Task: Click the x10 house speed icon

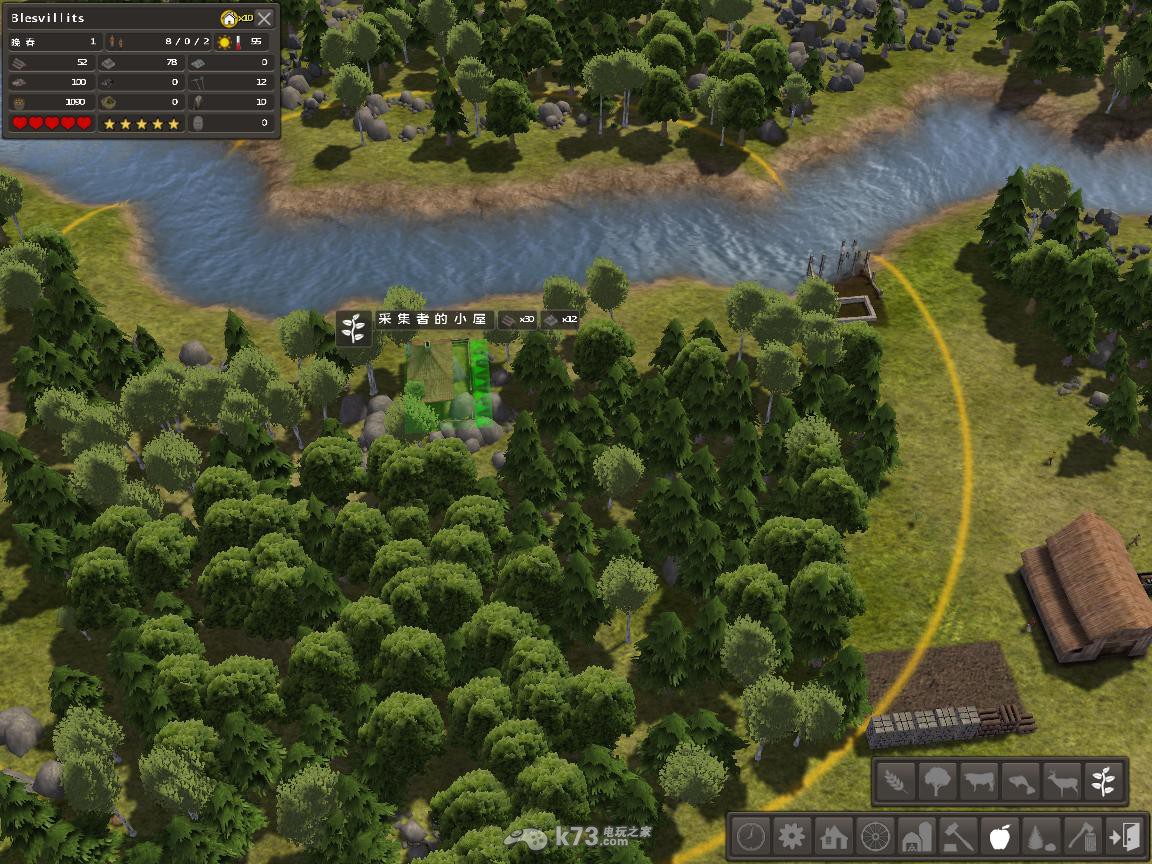Action: click(235, 18)
